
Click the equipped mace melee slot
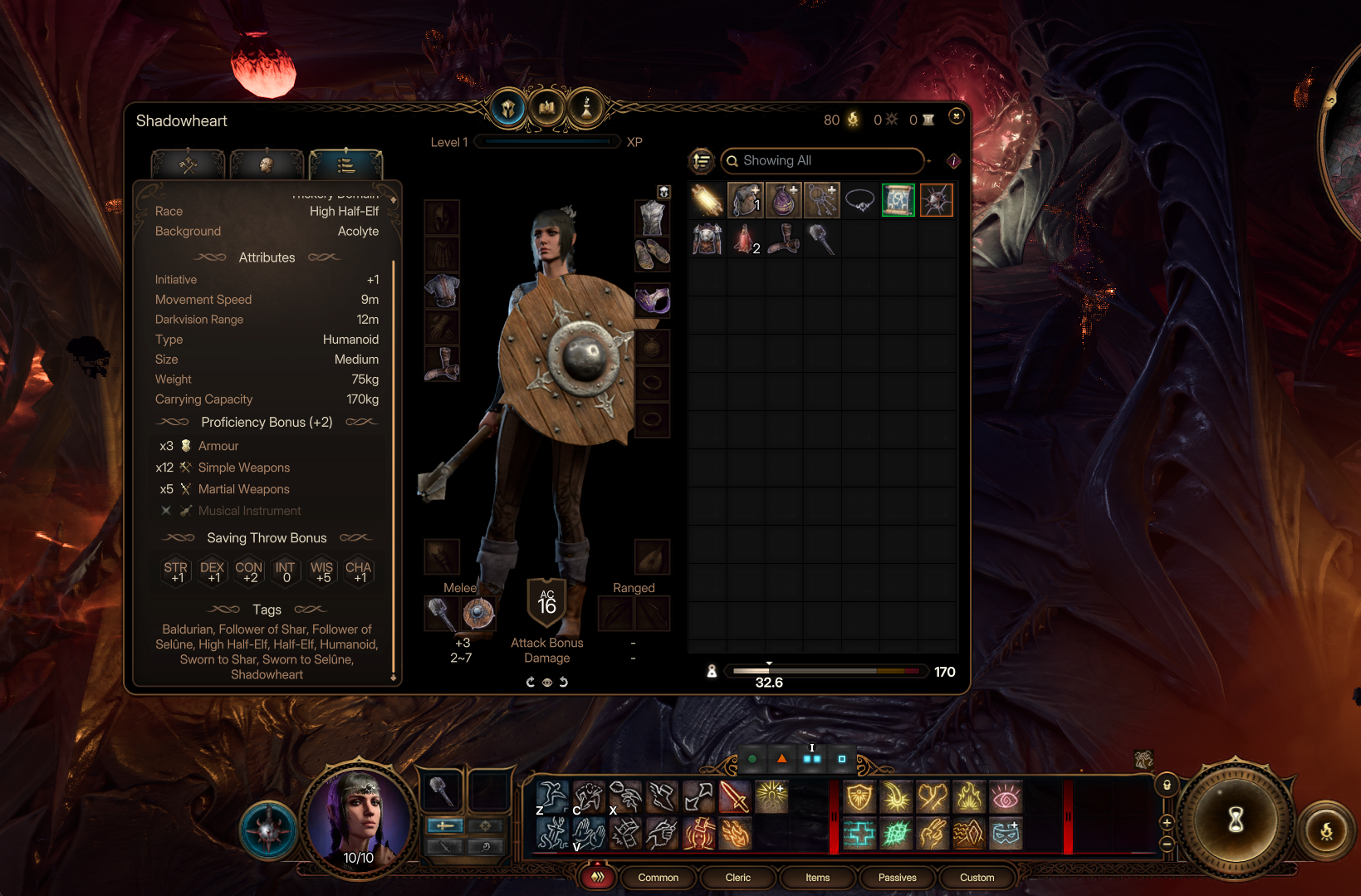click(x=441, y=614)
